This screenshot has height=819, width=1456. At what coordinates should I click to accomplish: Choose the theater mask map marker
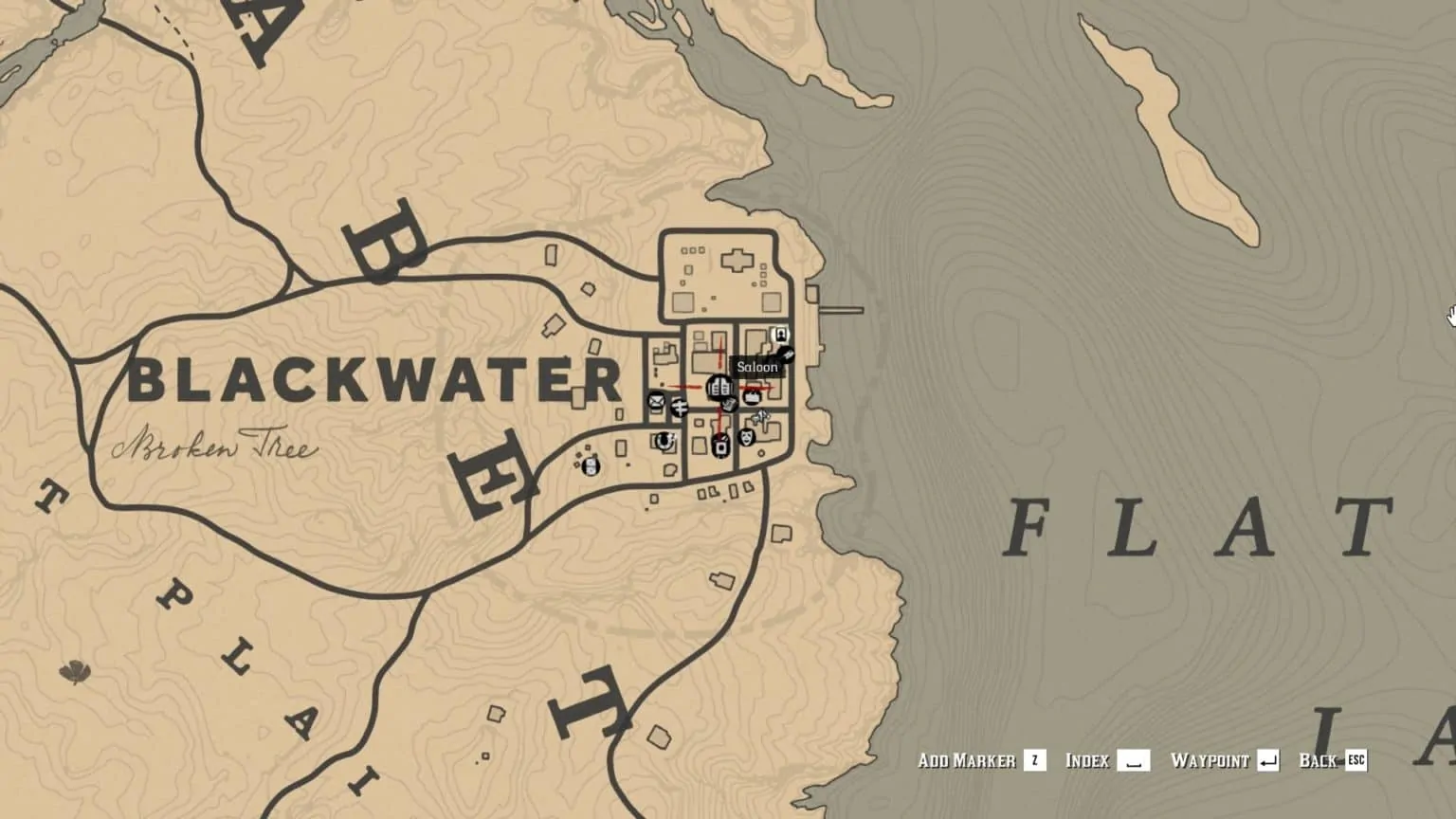(746, 437)
